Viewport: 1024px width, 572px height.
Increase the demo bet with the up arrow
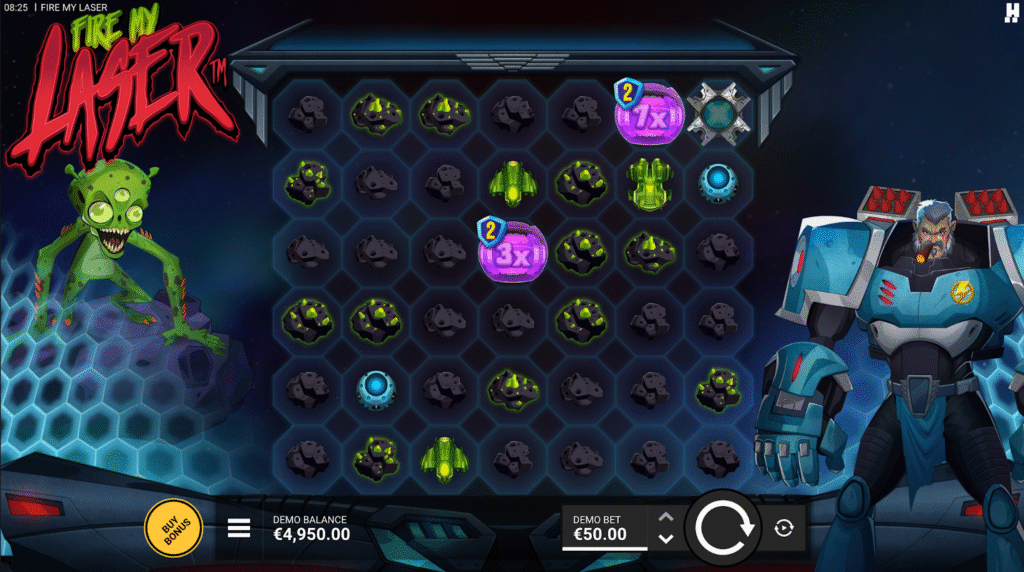[x=666, y=517]
